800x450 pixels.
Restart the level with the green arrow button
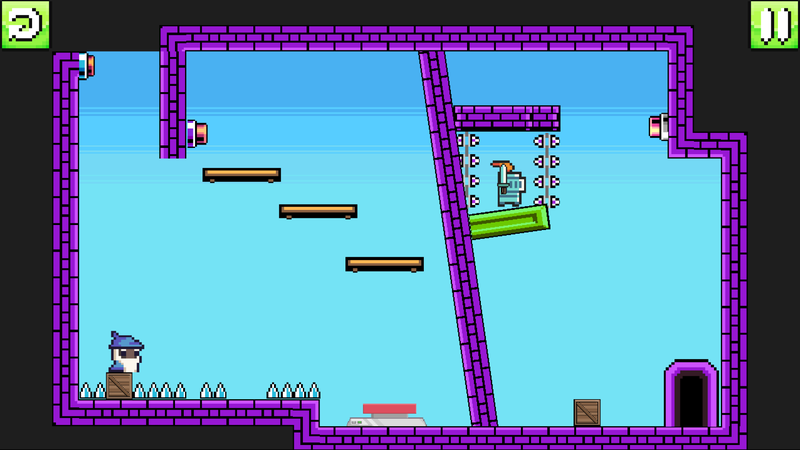click(24, 24)
